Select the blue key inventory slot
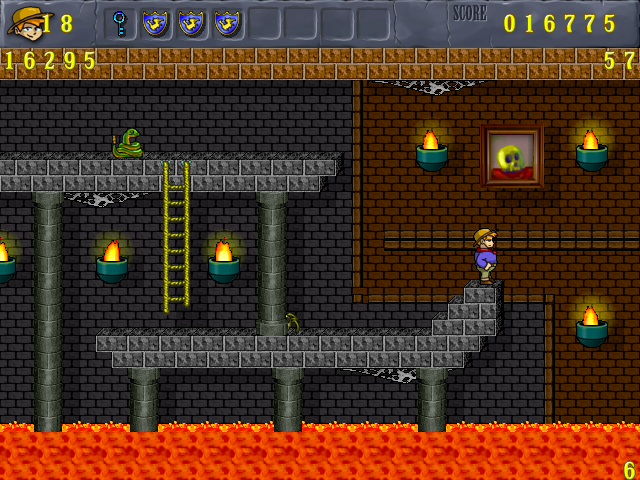The width and height of the screenshot is (640, 480). (x=120, y=23)
